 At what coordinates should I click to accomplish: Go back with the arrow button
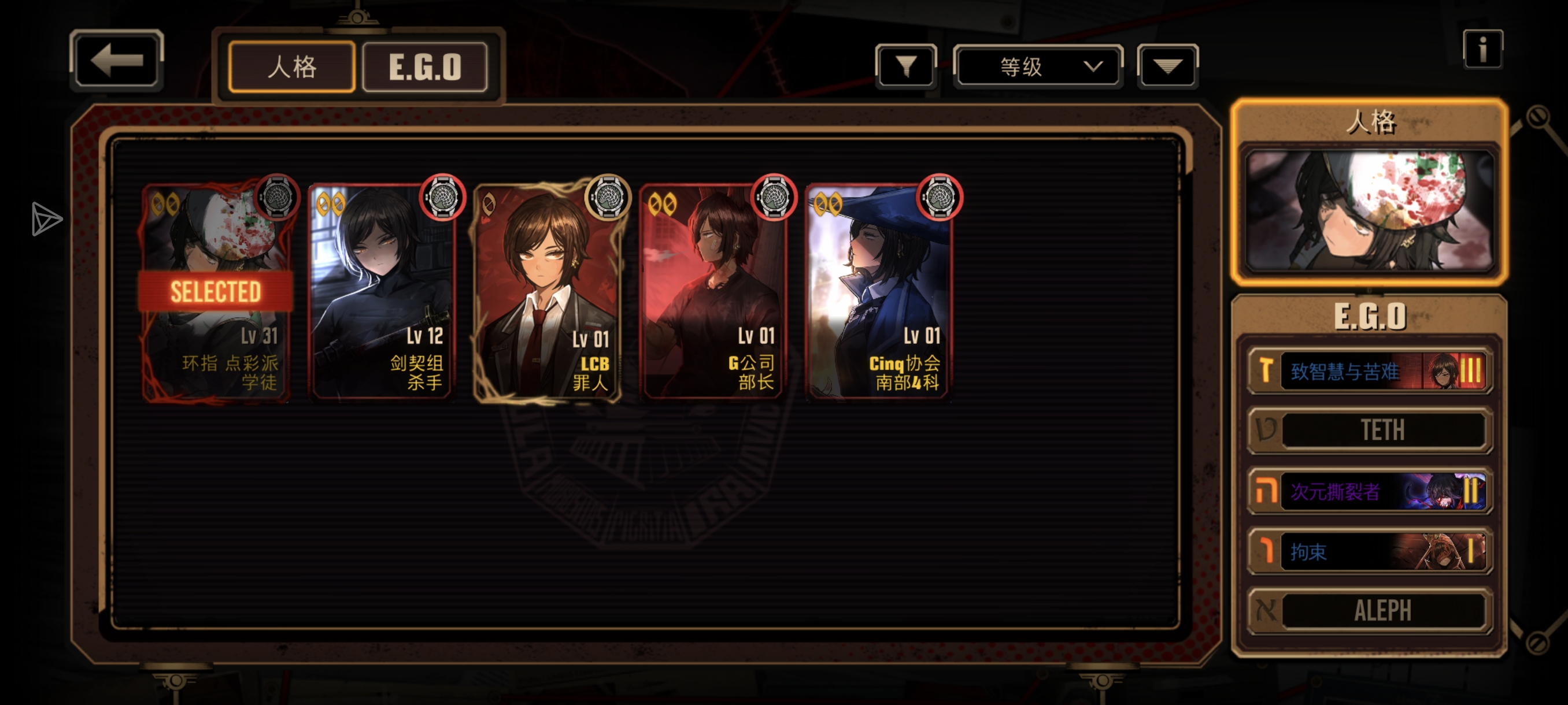coord(116,60)
